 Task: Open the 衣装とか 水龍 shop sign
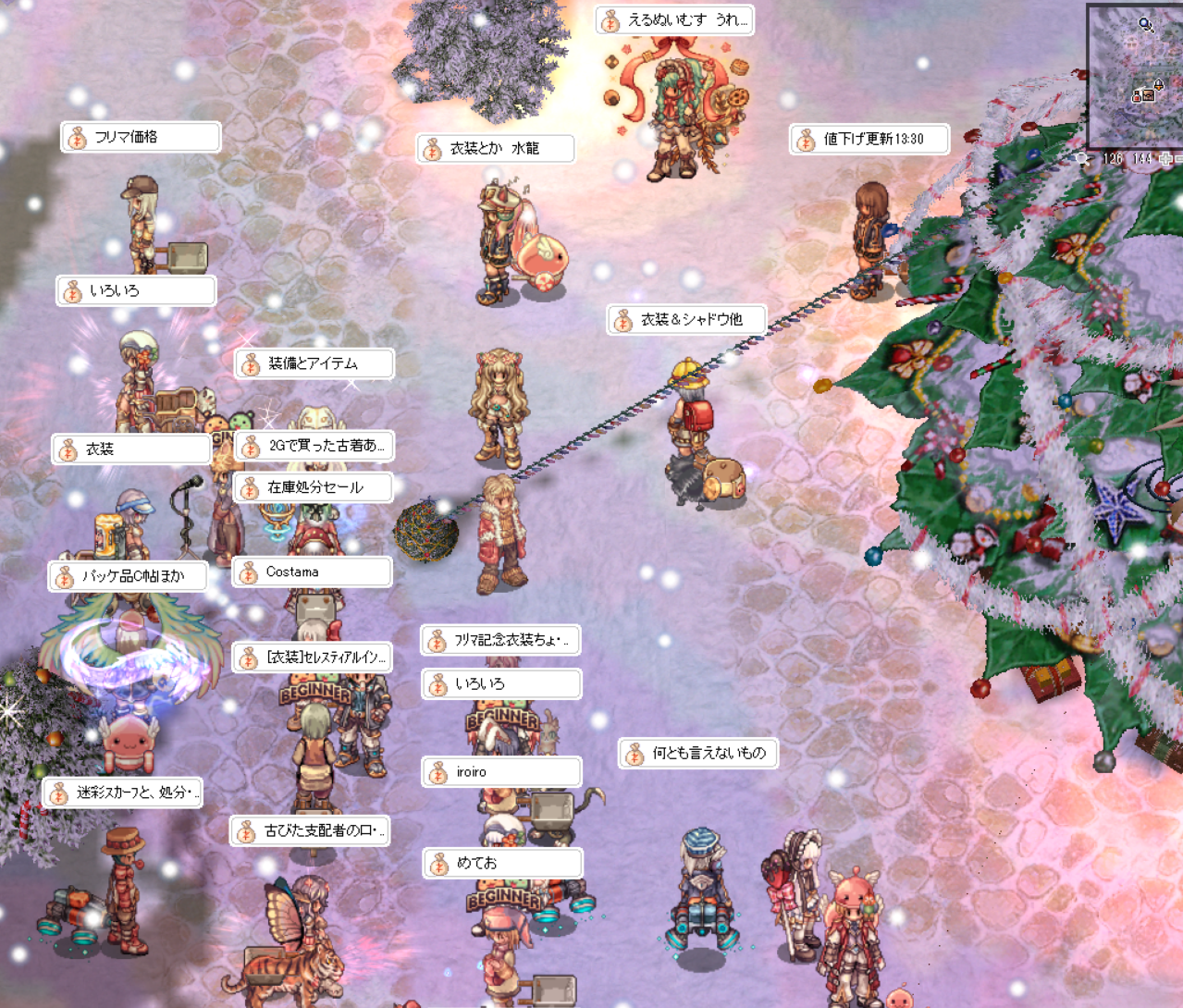tap(496, 148)
